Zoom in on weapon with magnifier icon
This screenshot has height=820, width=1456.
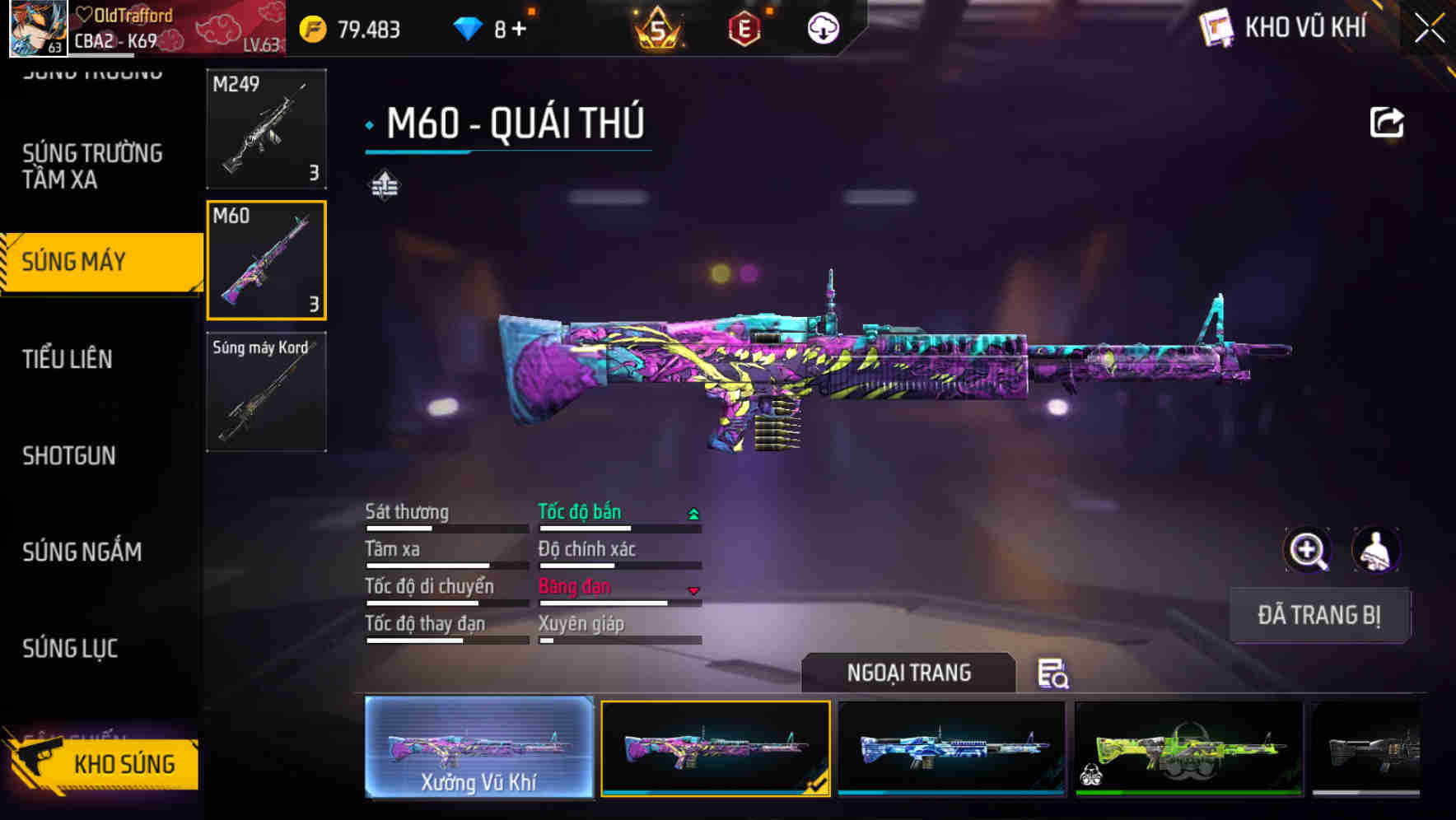(x=1307, y=550)
